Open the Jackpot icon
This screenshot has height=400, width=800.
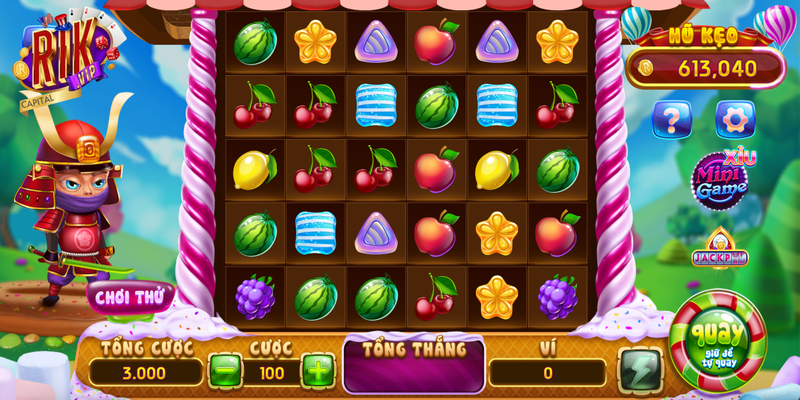[x=719, y=250]
